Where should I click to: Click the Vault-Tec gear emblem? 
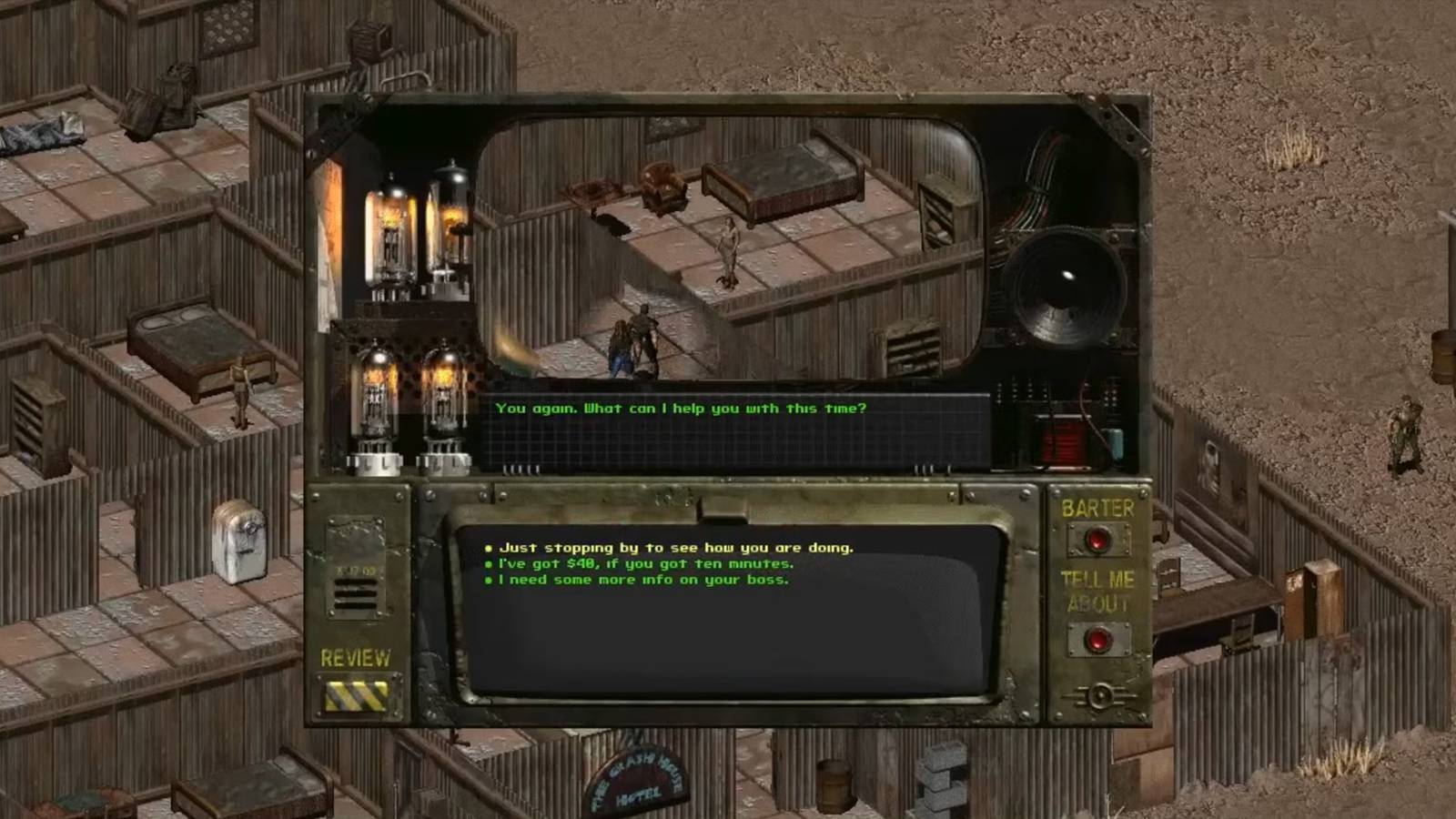point(1103,695)
